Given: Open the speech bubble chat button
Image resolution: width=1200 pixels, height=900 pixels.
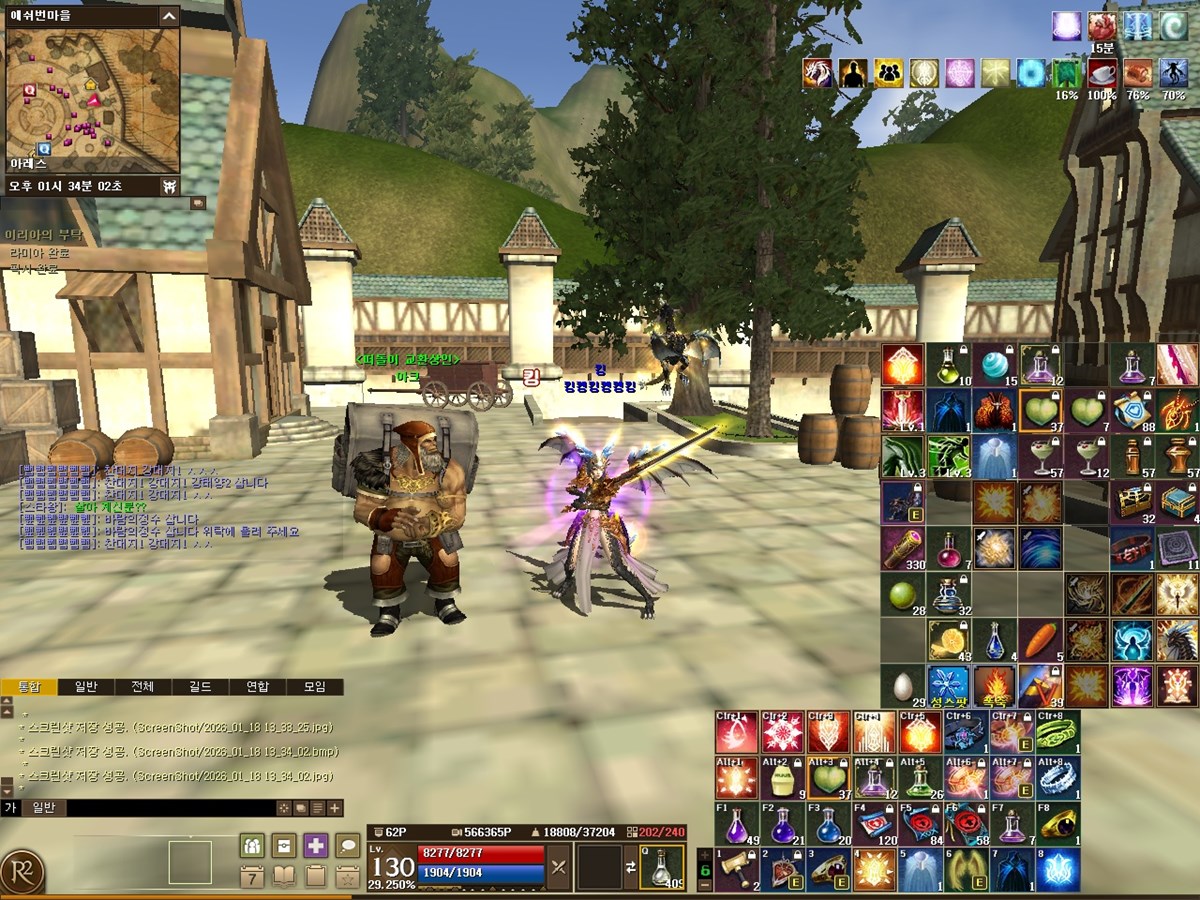Looking at the screenshot, I should 347,846.
